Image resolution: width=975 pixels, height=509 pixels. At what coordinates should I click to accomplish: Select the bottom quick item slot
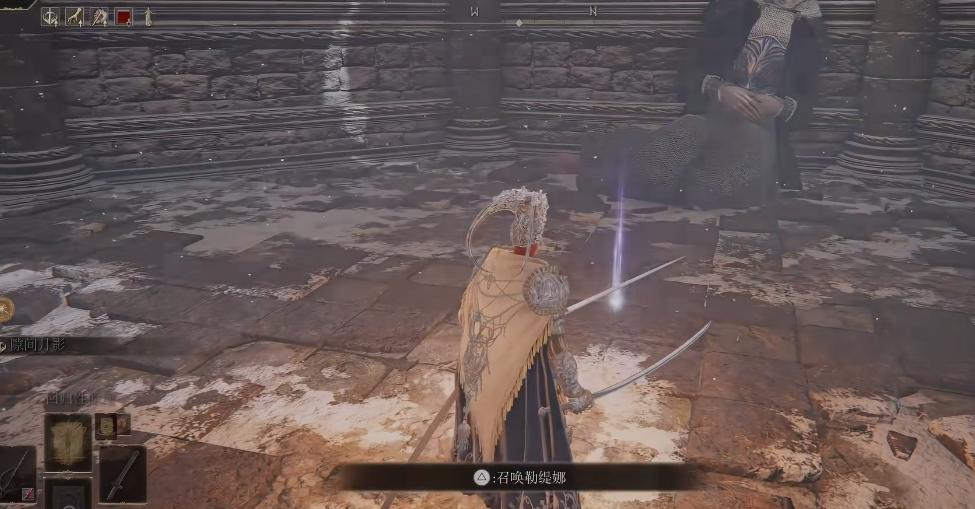tap(67, 494)
